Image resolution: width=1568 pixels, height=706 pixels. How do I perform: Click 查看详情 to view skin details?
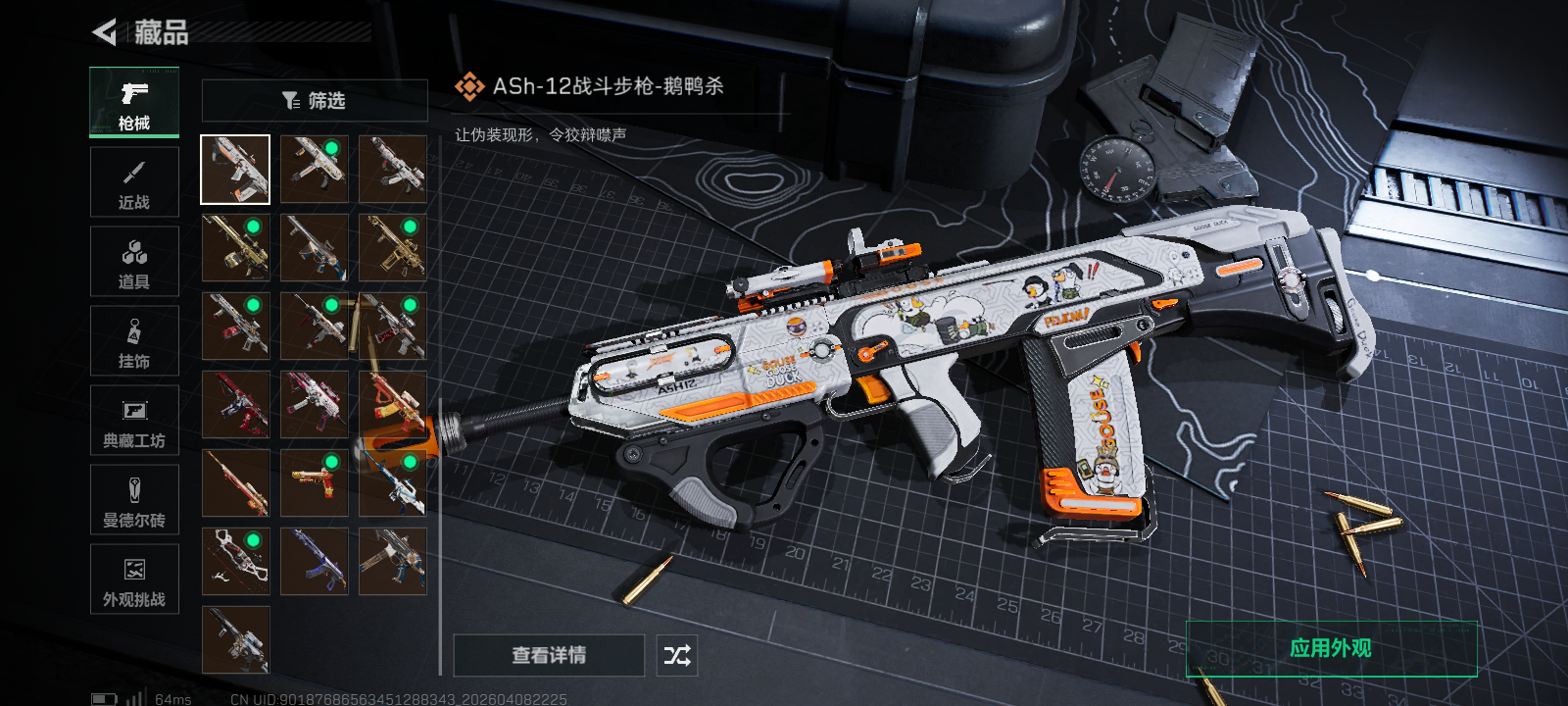pyautogui.click(x=549, y=655)
